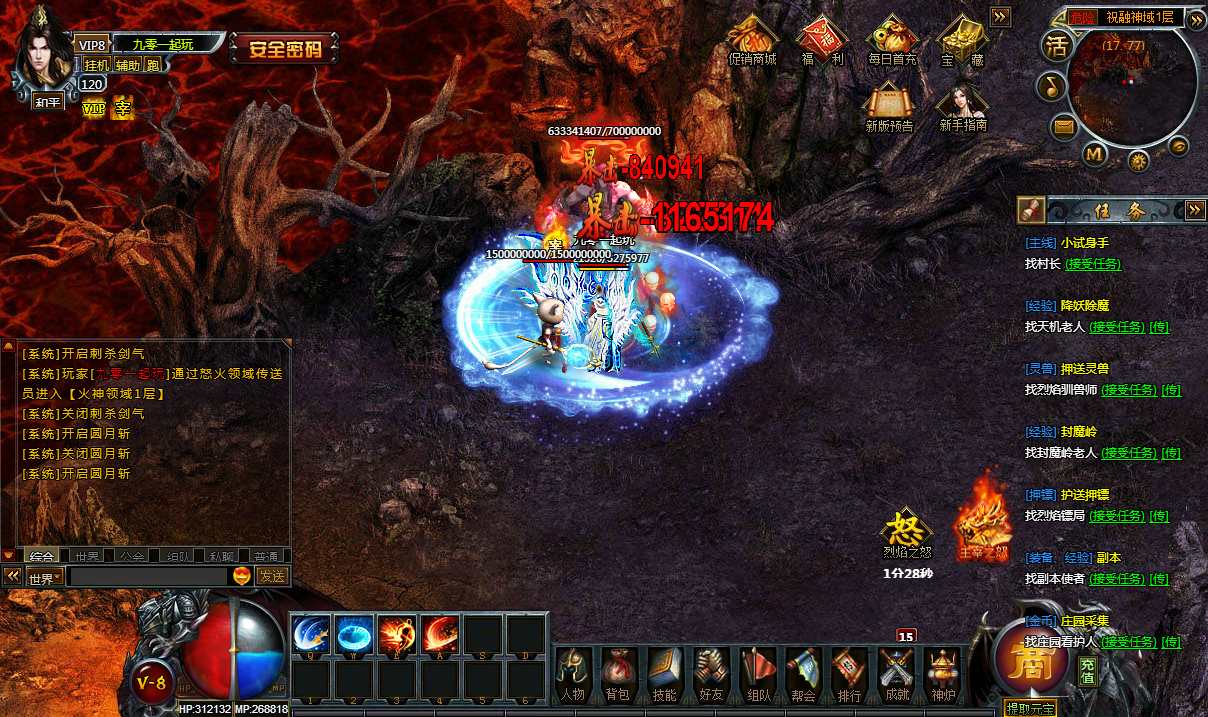Open the 促销商城 promotion shop
Screen dimensions: 1208x717
point(752,38)
